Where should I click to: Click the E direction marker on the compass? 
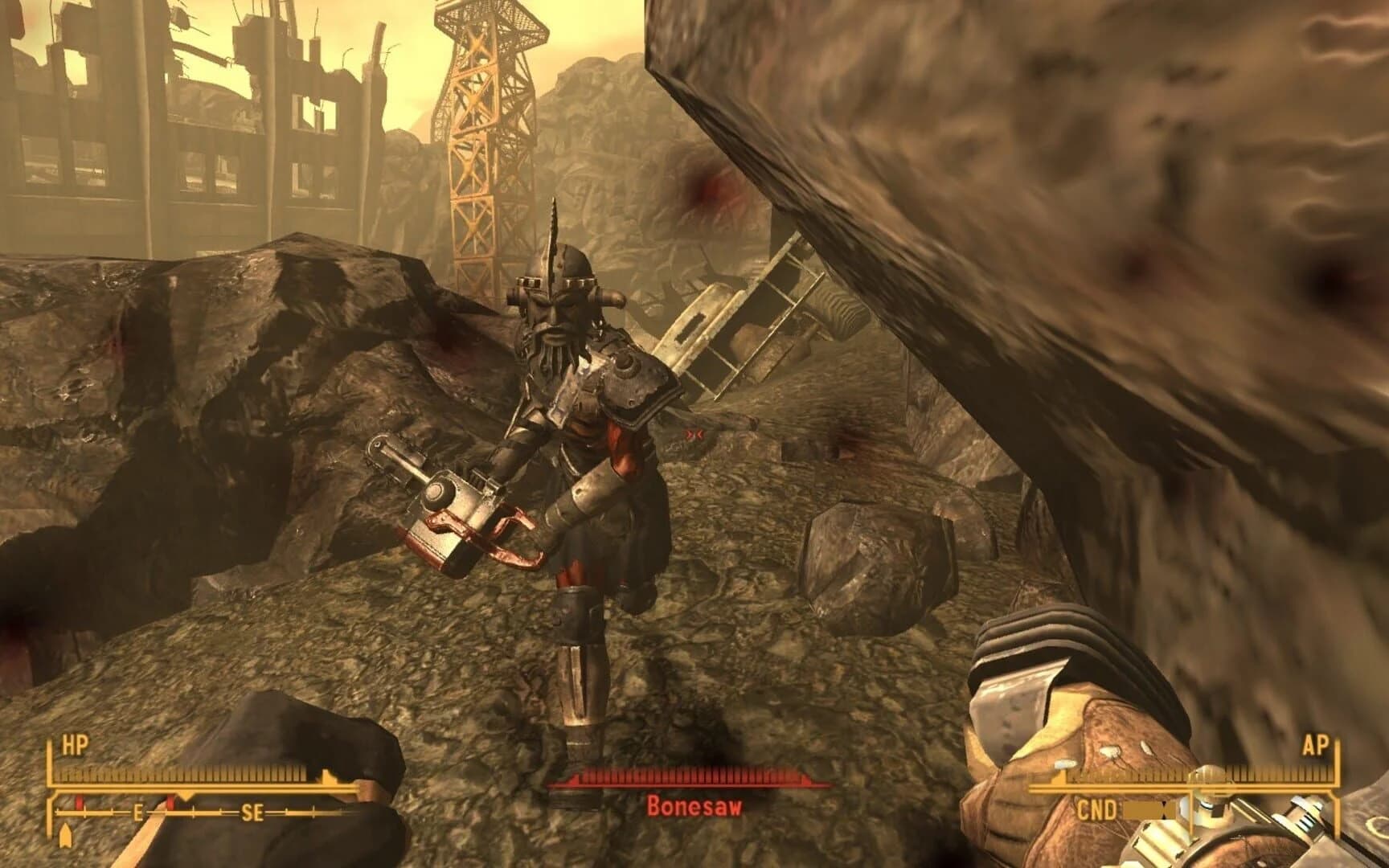tap(139, 813)
